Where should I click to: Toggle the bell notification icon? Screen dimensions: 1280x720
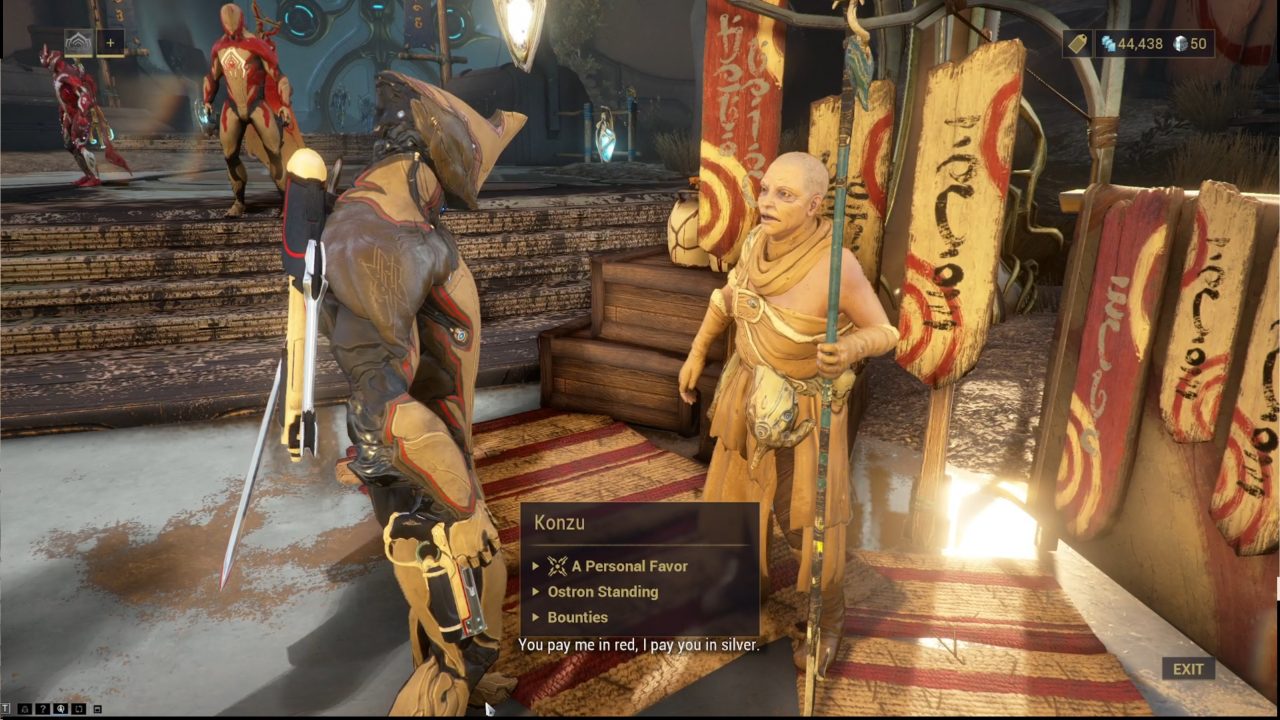pyautogui.click(x=24, y=708)
